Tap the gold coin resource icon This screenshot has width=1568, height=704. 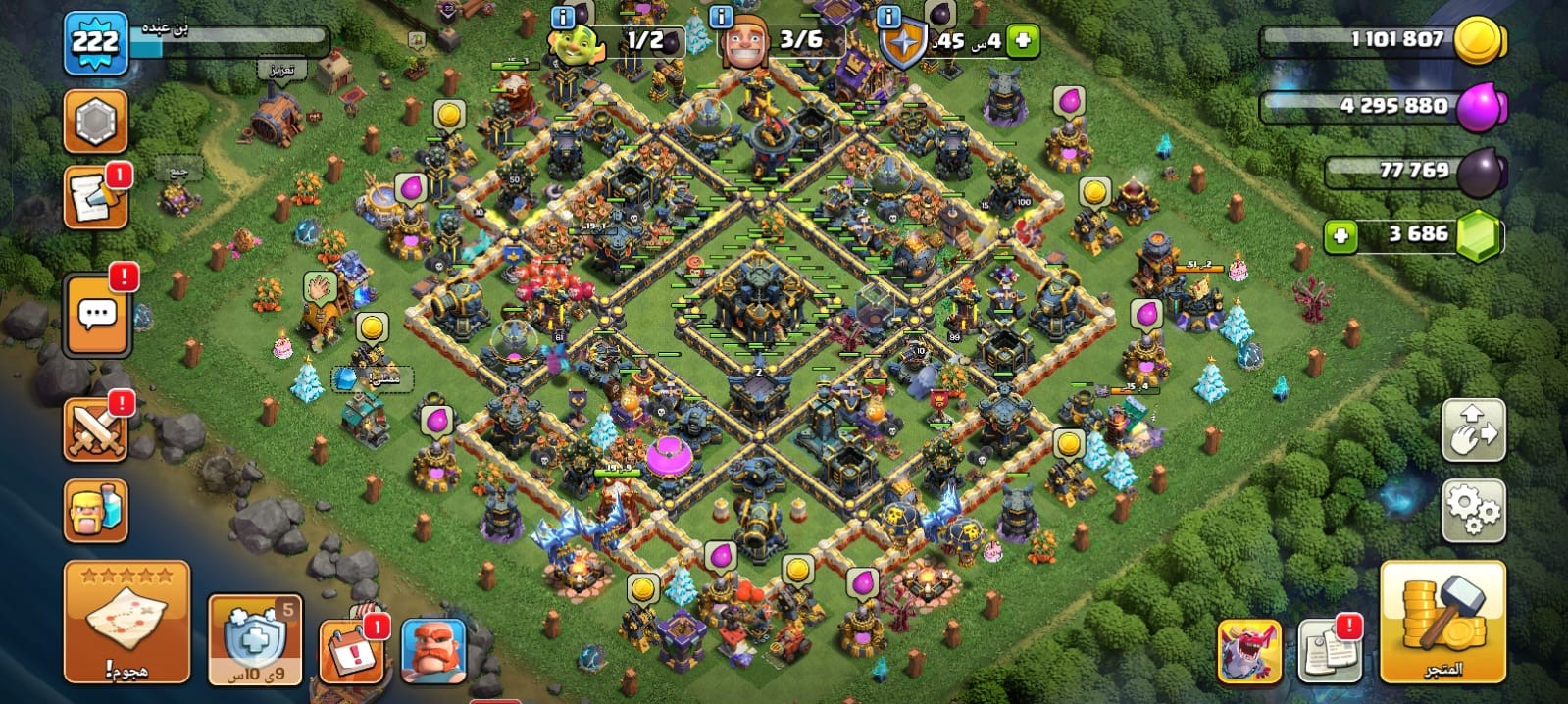[1479, 41]
